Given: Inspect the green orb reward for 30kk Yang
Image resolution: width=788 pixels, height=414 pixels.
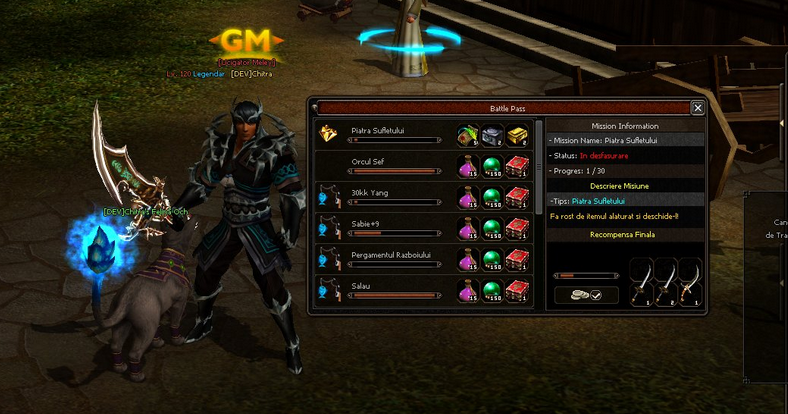Looking at the screenshot, I should tap(492, 198).
